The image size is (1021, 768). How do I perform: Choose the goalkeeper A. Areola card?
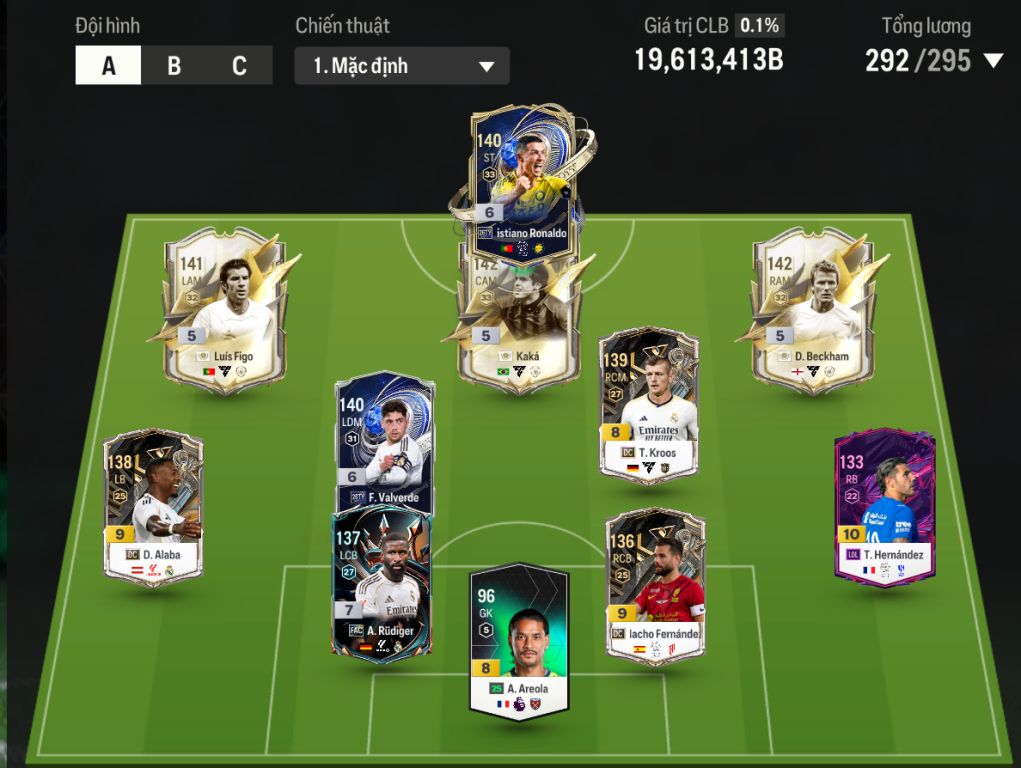(518, 640)
